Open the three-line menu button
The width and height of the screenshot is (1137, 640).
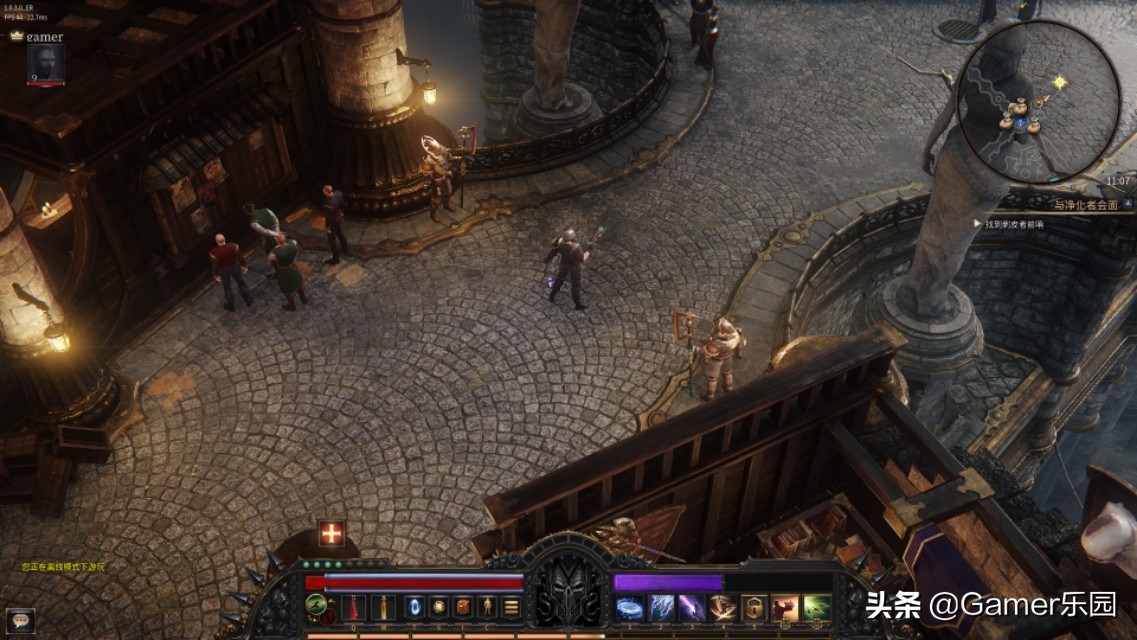511,607
